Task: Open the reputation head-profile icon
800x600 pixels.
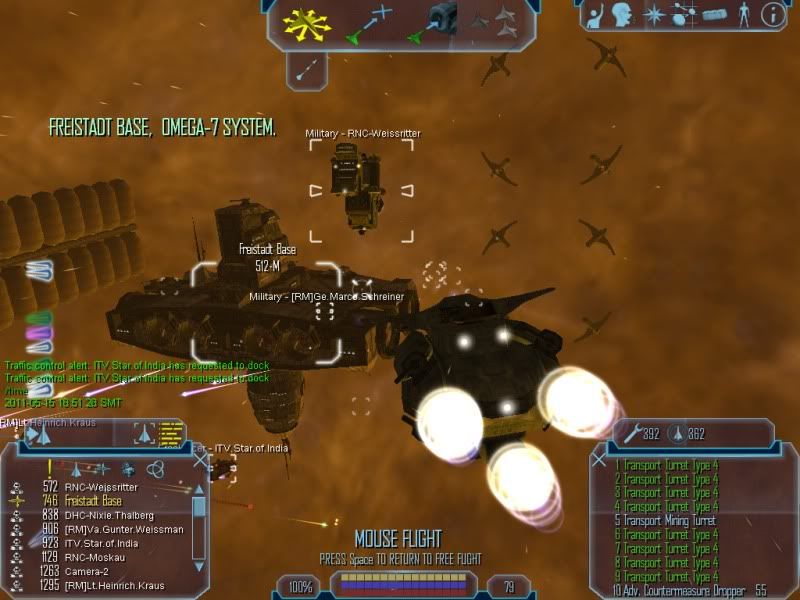Action: [x=622, y=15]
